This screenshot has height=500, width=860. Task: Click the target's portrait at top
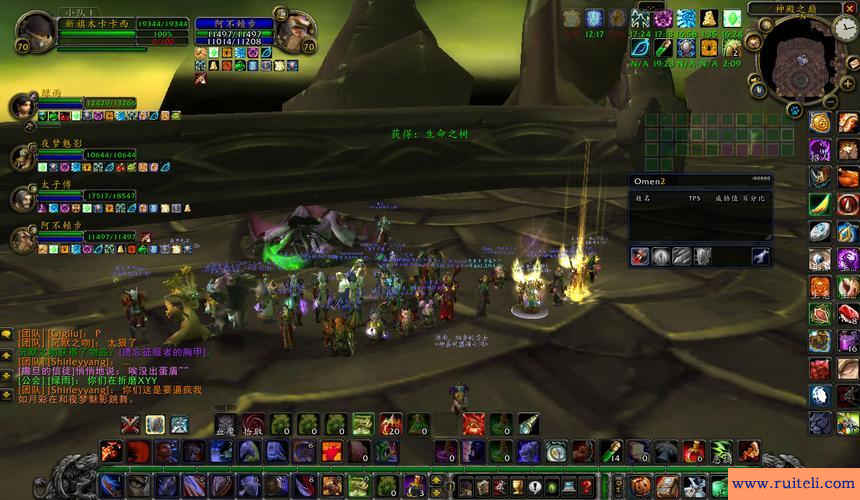295,34
